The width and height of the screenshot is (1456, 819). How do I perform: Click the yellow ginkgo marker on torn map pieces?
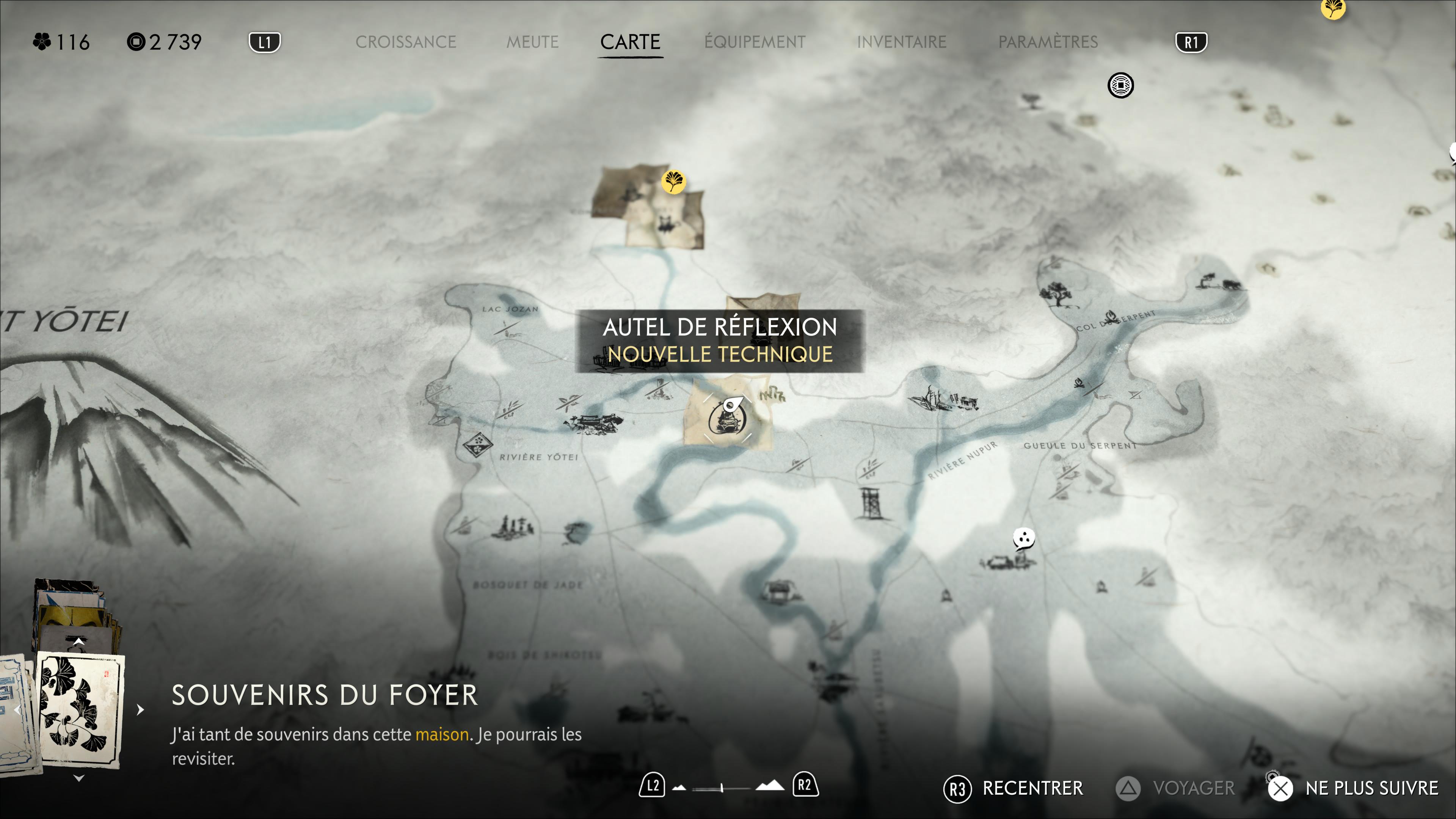coord(673,182)
